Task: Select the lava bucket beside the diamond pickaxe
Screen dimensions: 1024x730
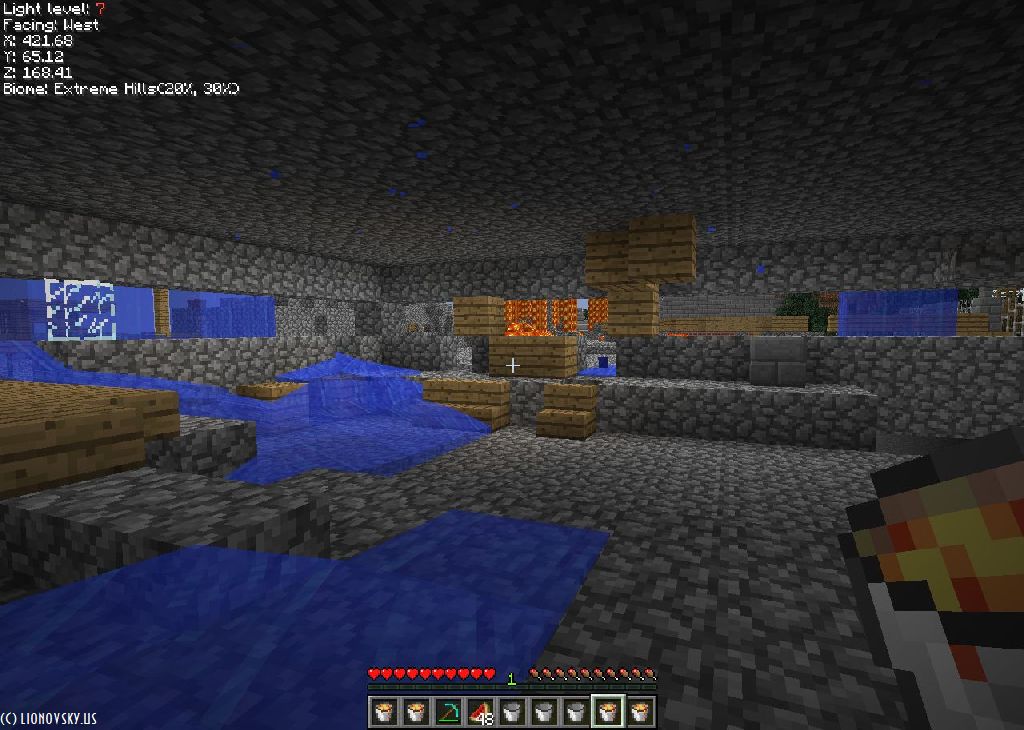Action: tap(416, 711)
